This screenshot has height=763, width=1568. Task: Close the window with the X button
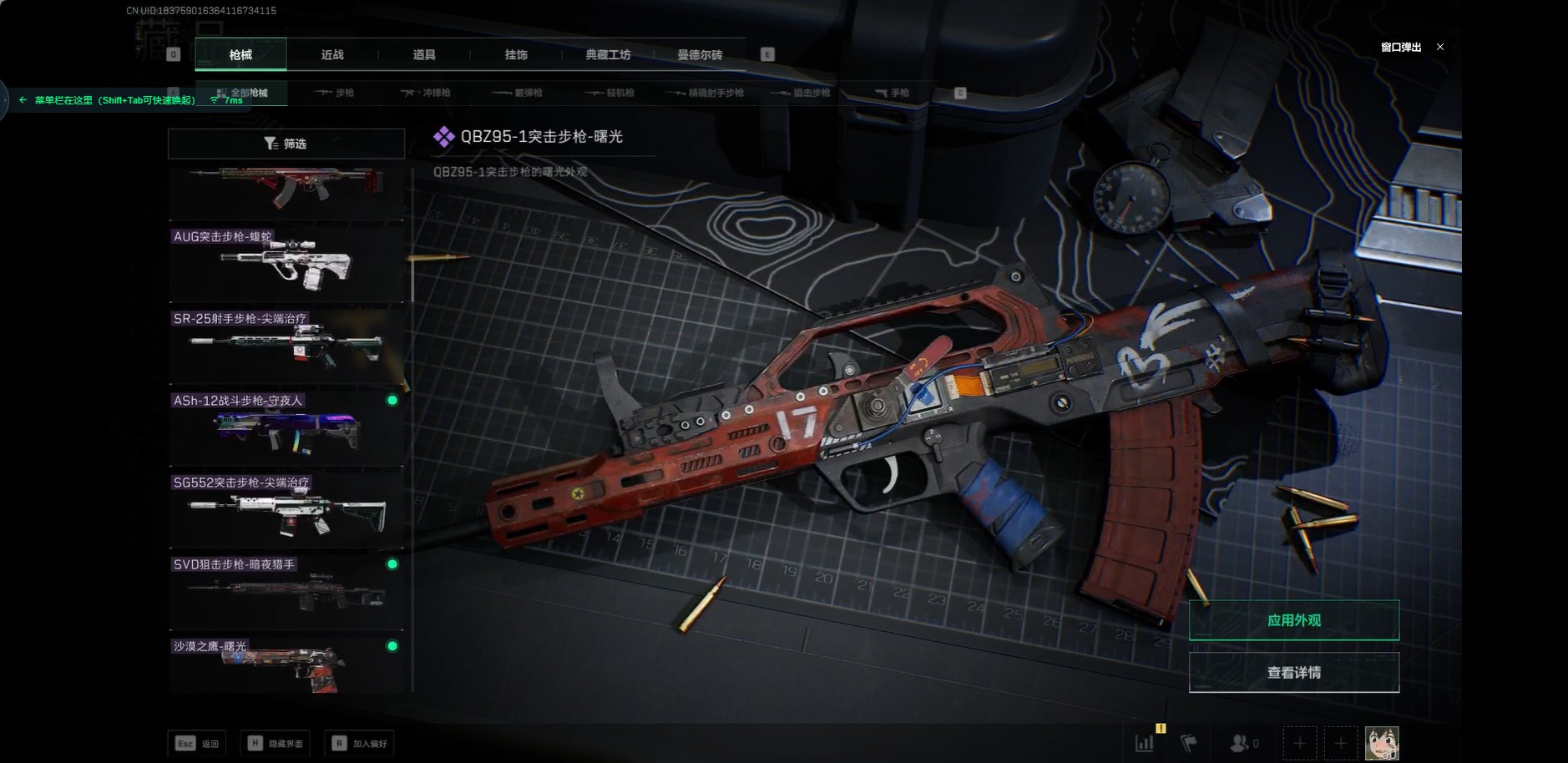1439,47
